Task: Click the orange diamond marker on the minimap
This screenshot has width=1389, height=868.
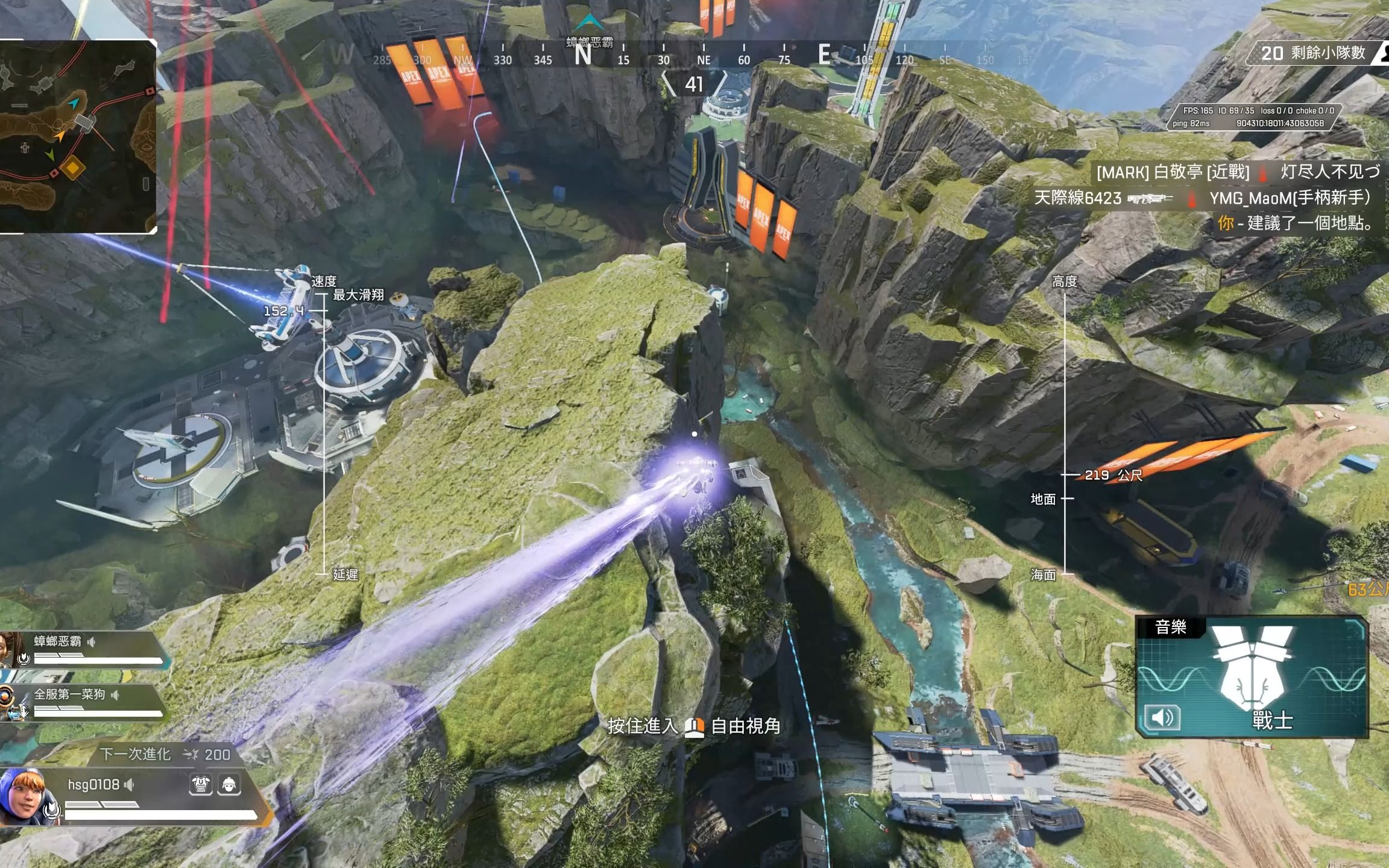Action: [73, 168]
